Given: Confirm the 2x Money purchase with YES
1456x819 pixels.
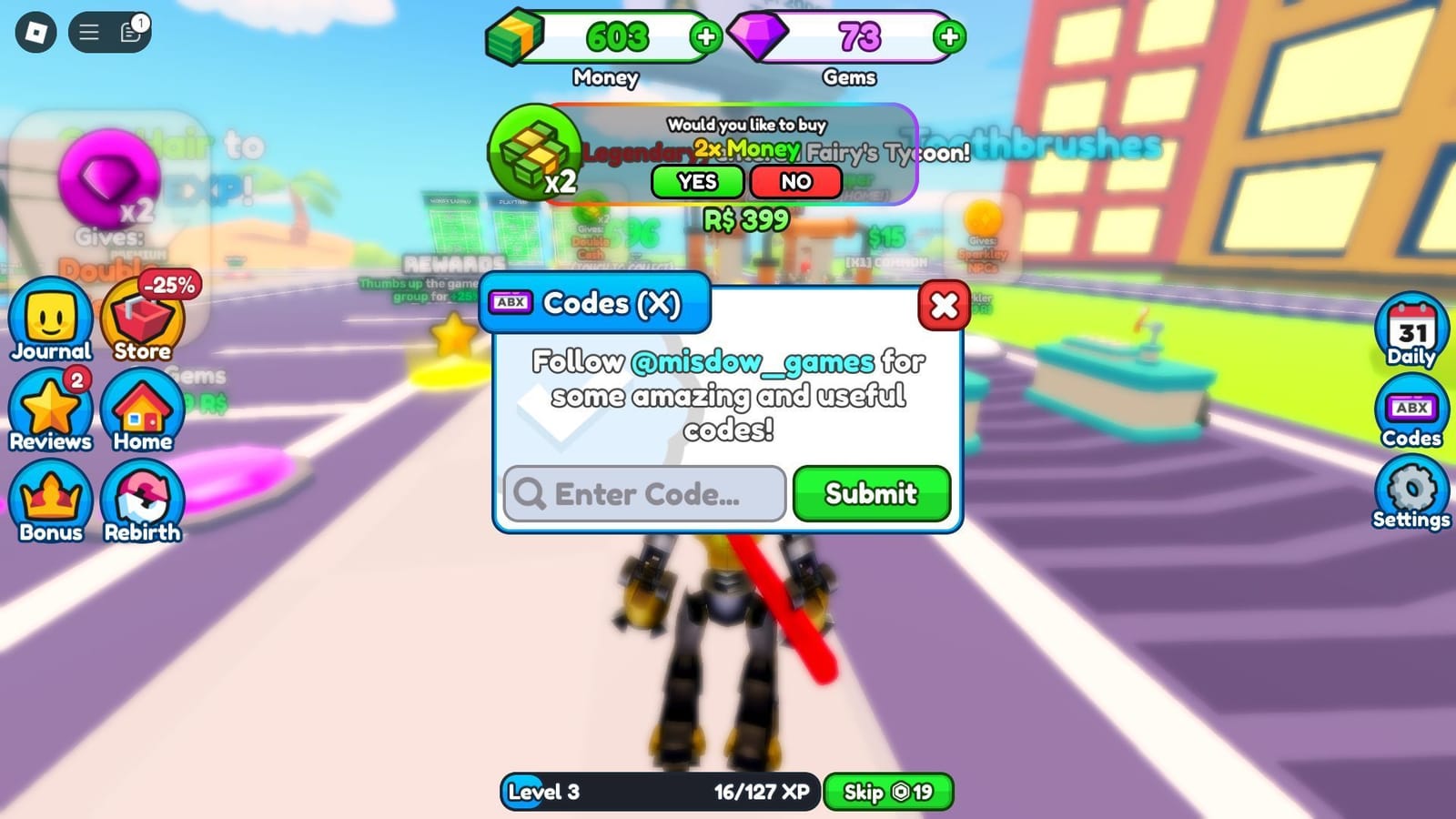Looking at the screenshot, I should (x=697, y=181).
